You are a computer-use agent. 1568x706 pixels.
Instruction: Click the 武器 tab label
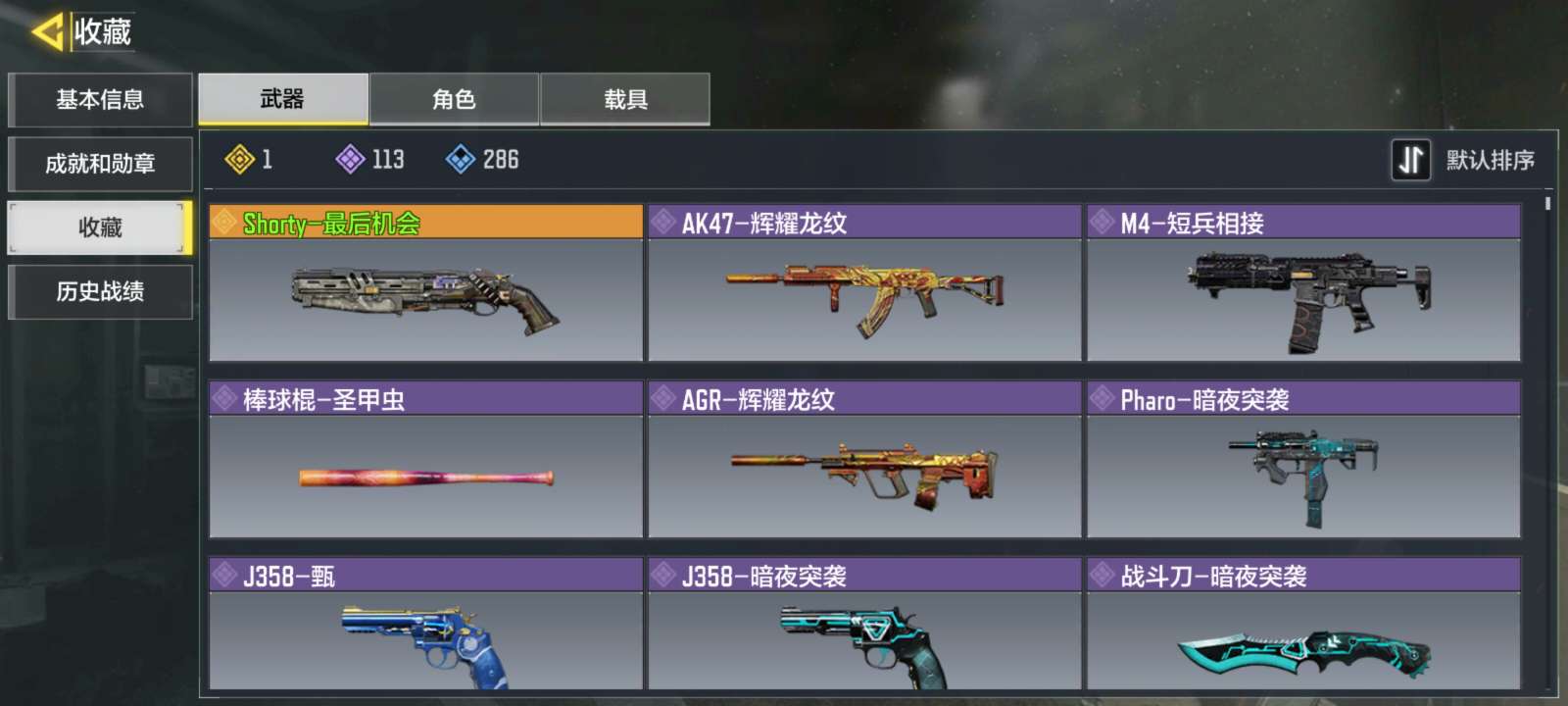[281, 97]
